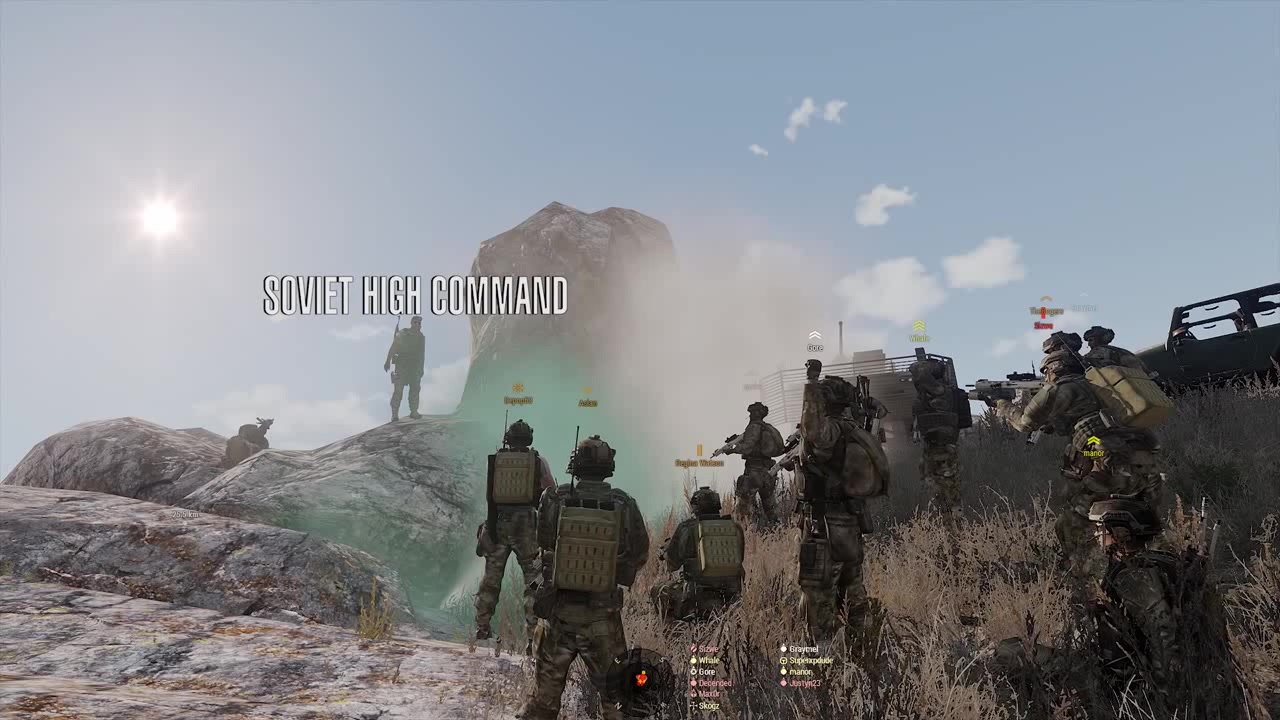Select Superxpdude in the squad list
1280x720 pixels.
click(x=810, y=660)
